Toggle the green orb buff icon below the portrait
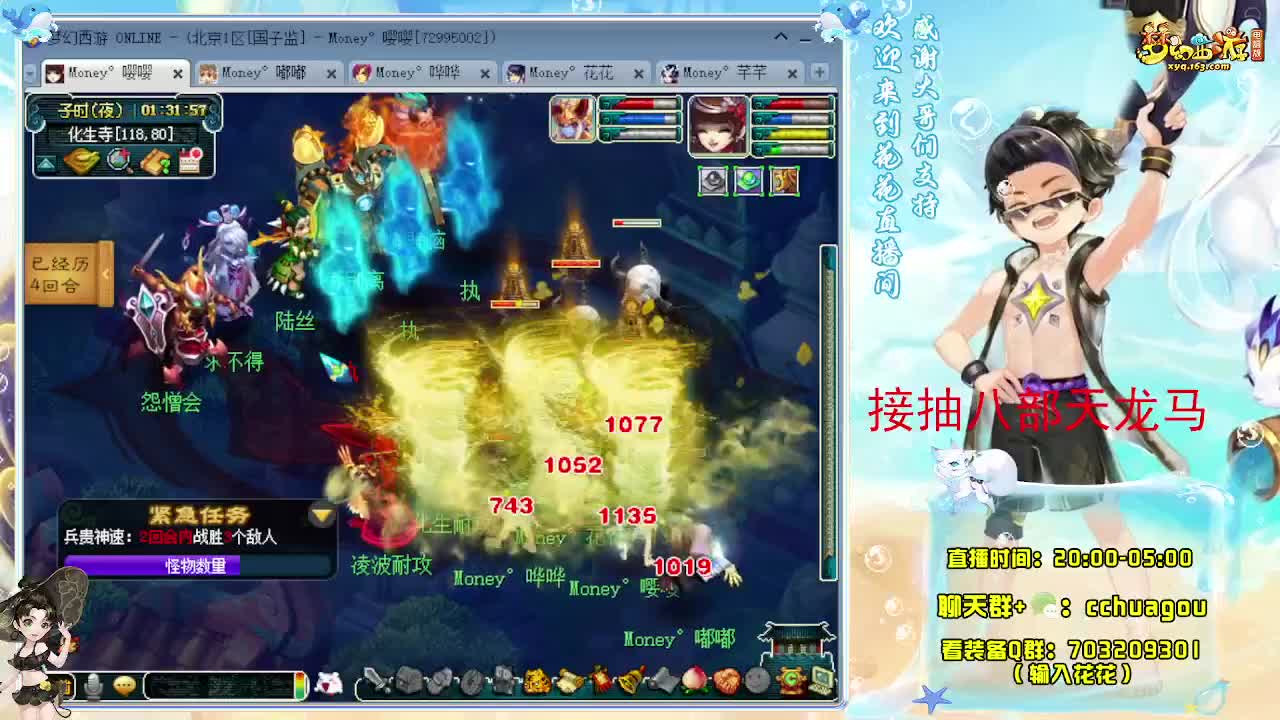Image resolution: width=1280 pixels, height=720 pixels. (x=748, y=180)
